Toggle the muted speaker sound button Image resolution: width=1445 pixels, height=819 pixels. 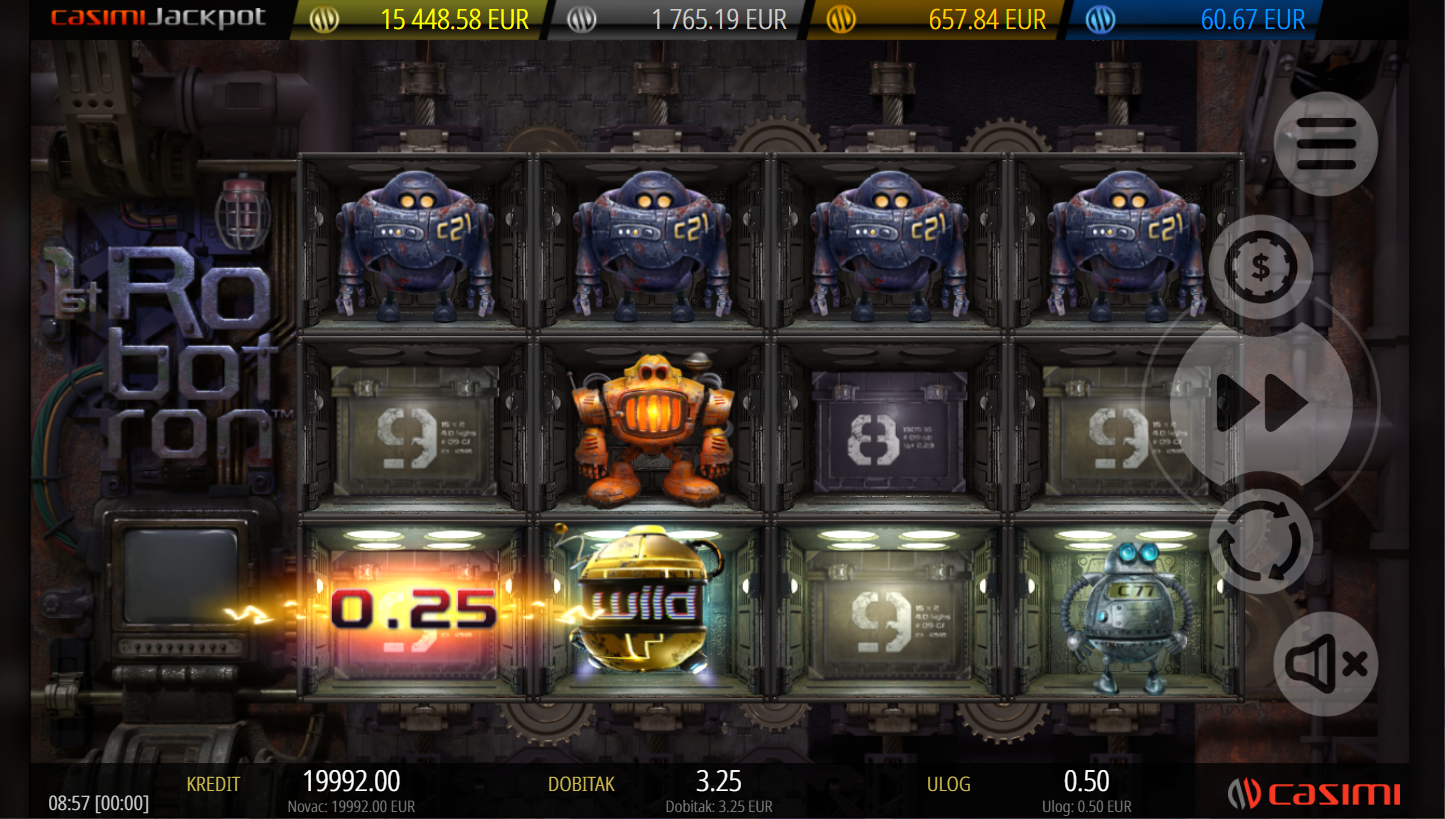click(x=1325, y=663)
